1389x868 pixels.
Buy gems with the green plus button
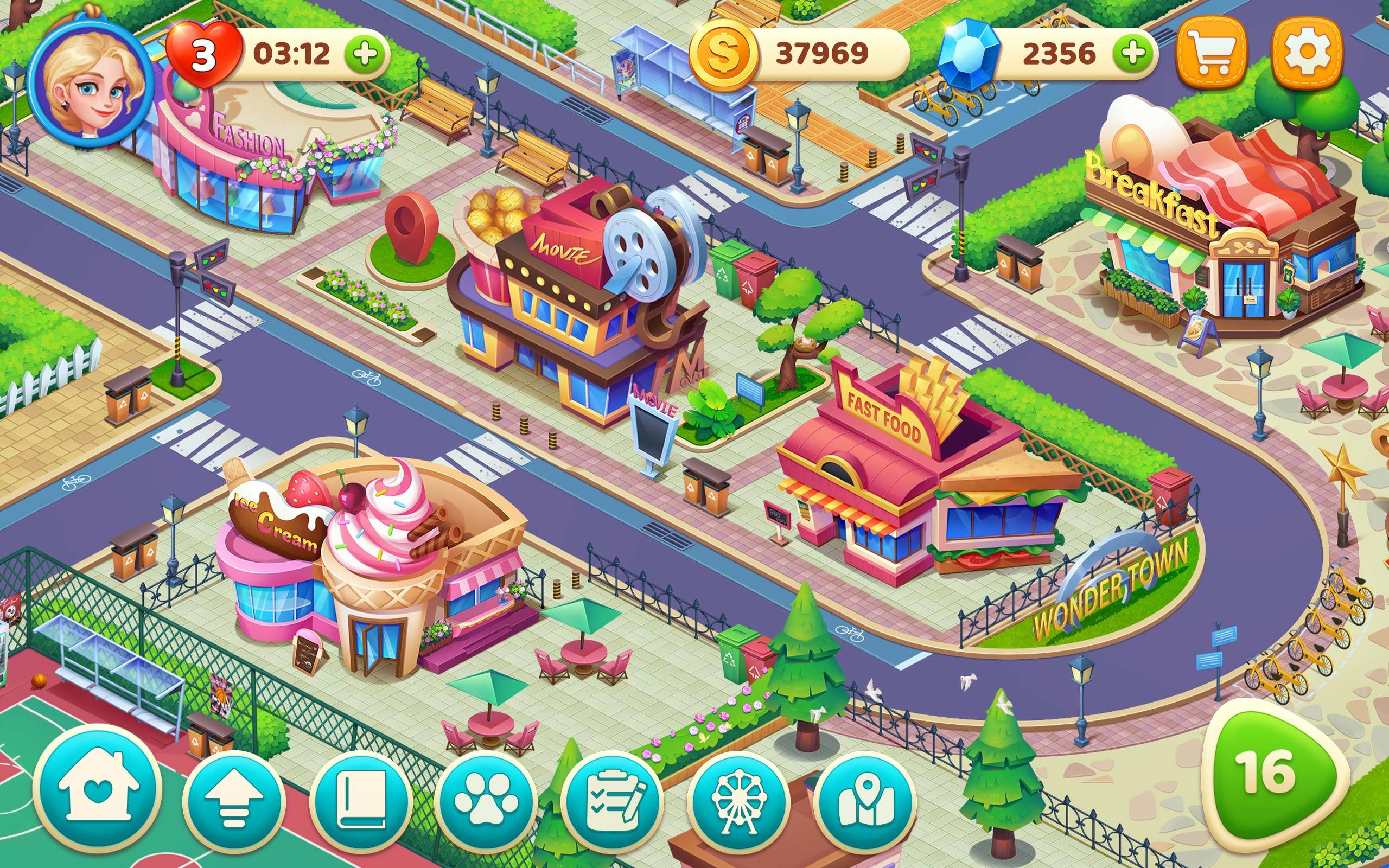pos(1137,53)
